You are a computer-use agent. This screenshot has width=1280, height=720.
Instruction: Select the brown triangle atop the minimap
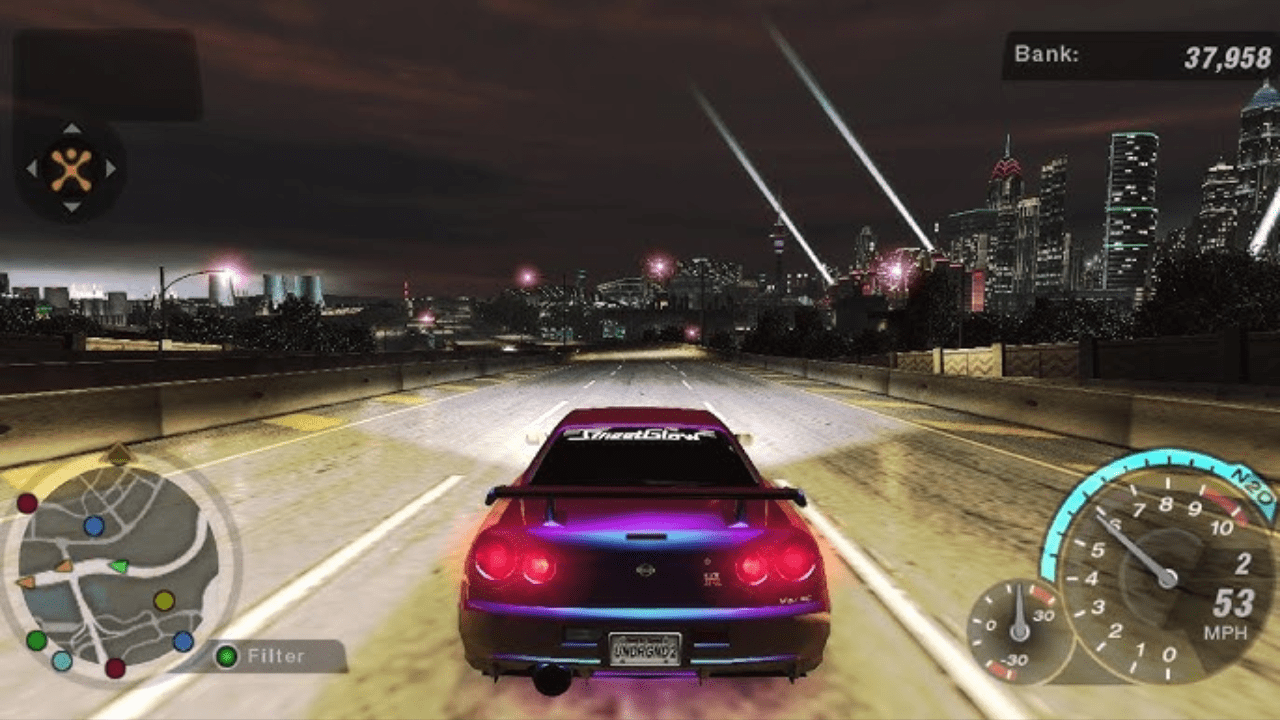[119, 454]
